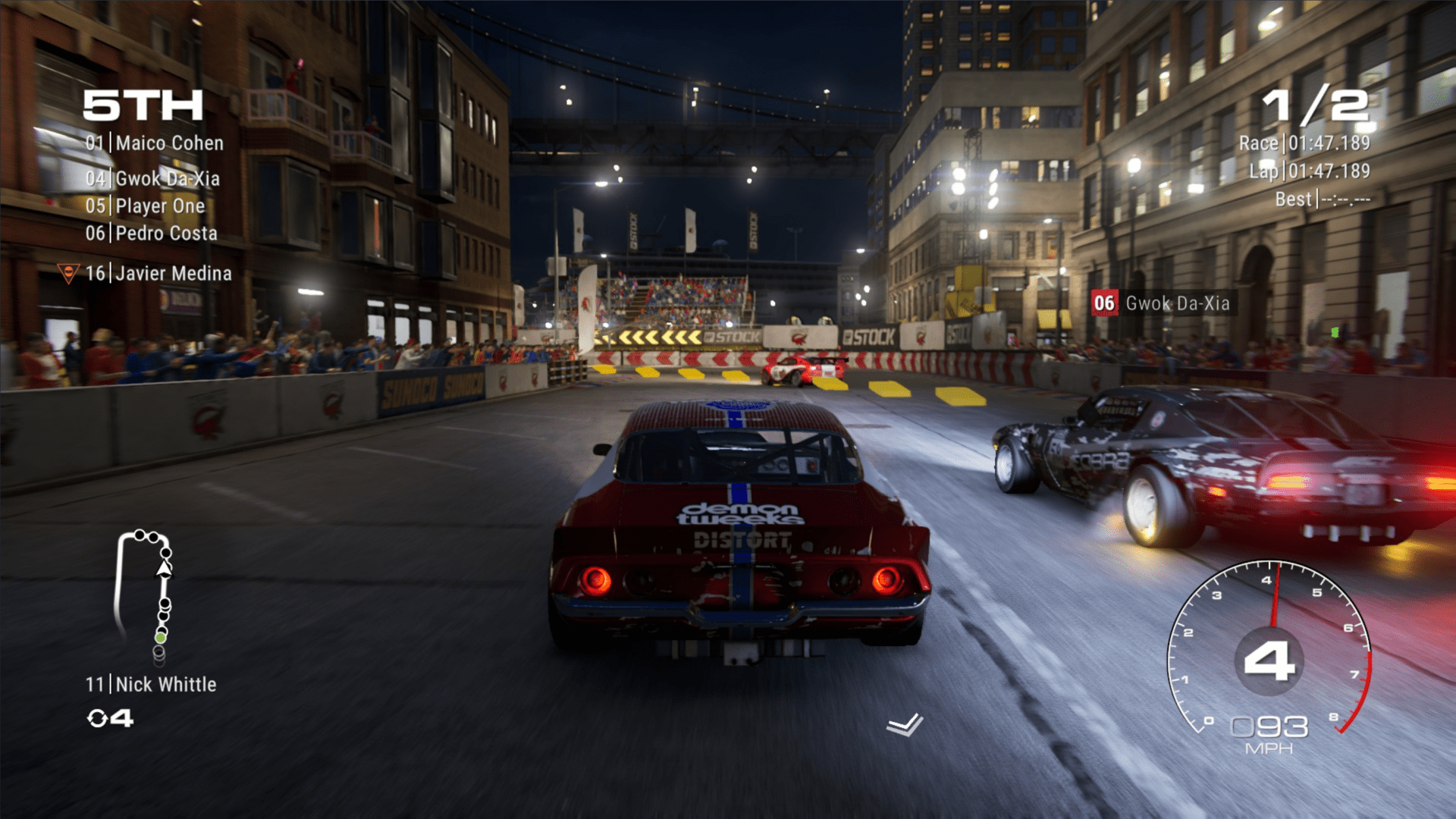This screenshot has height=819, width=1456.
Task: Select Pedro Costa's leaderboard row
Action: click(151, 234)
